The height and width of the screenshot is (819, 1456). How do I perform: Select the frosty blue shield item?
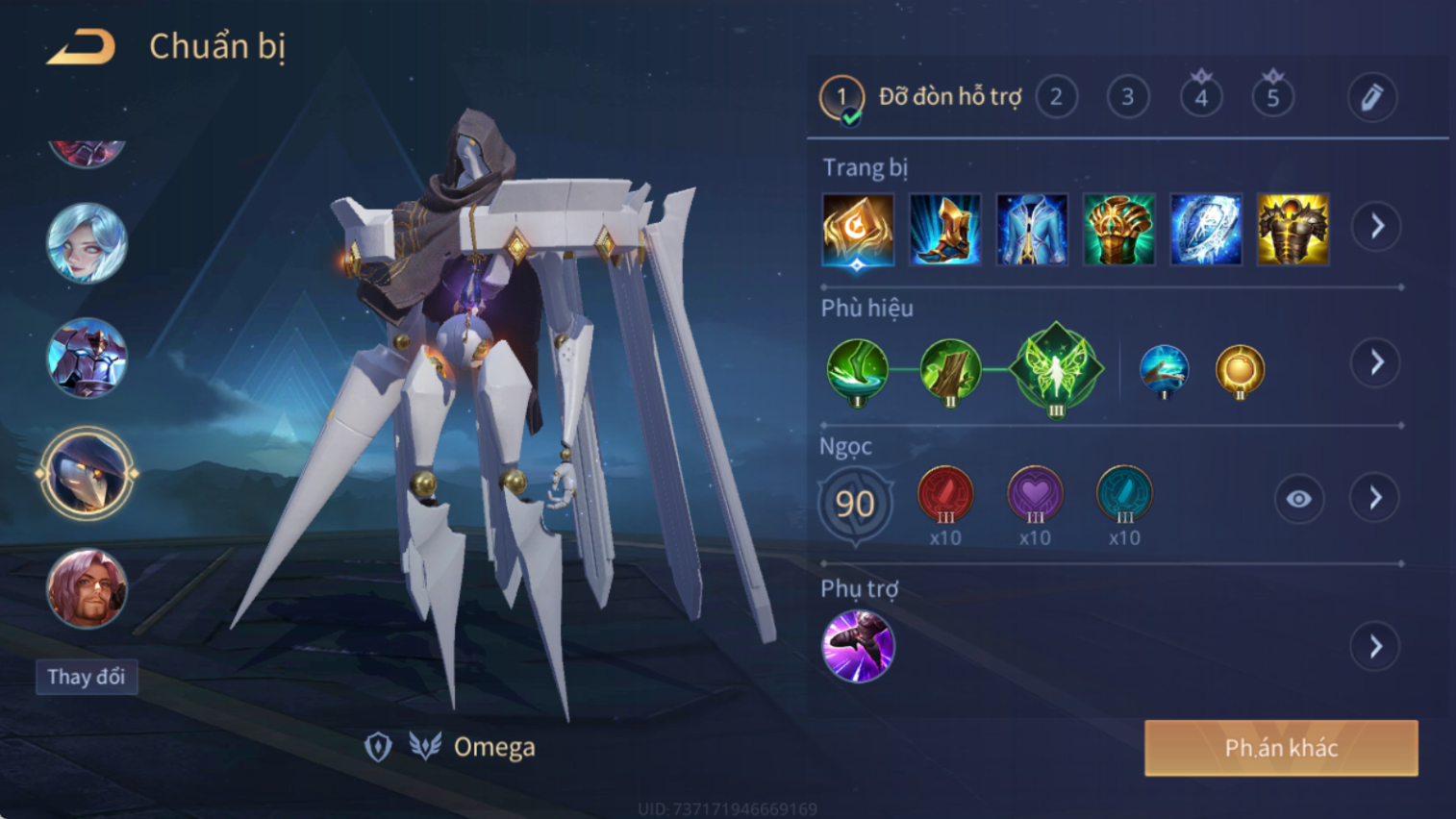1206,230
